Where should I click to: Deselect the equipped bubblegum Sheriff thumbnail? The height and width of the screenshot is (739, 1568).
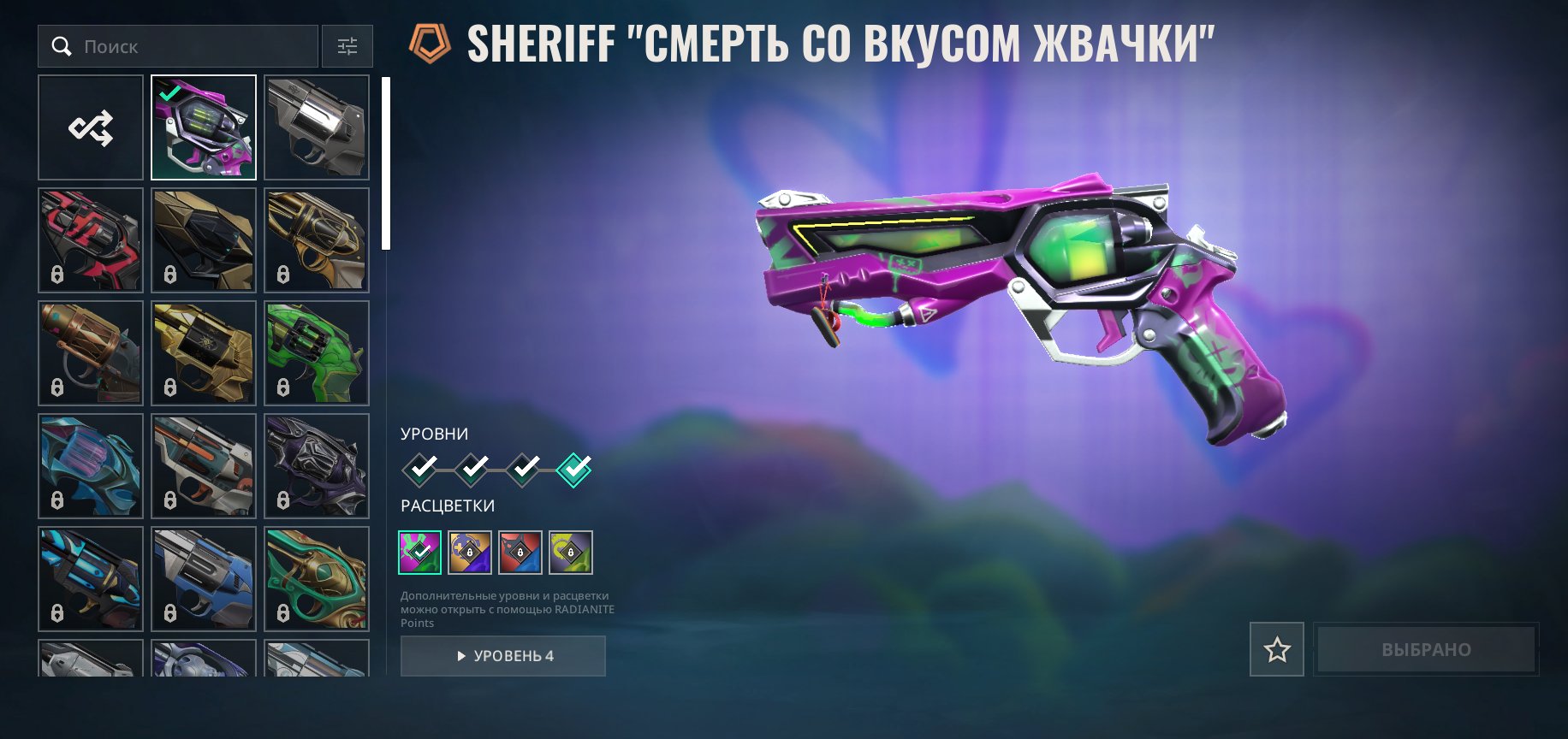click(203, 127)
